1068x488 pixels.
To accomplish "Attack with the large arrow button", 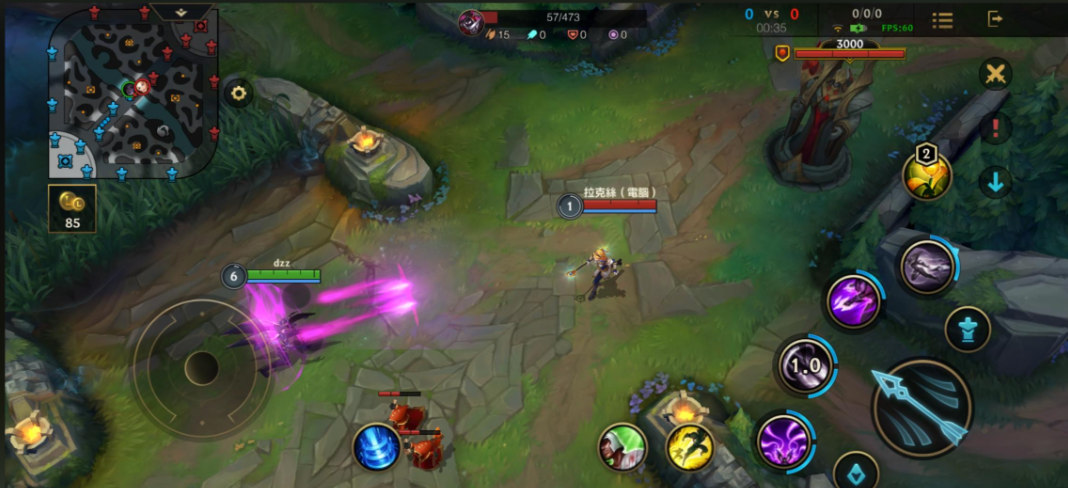I will point(922,408).
